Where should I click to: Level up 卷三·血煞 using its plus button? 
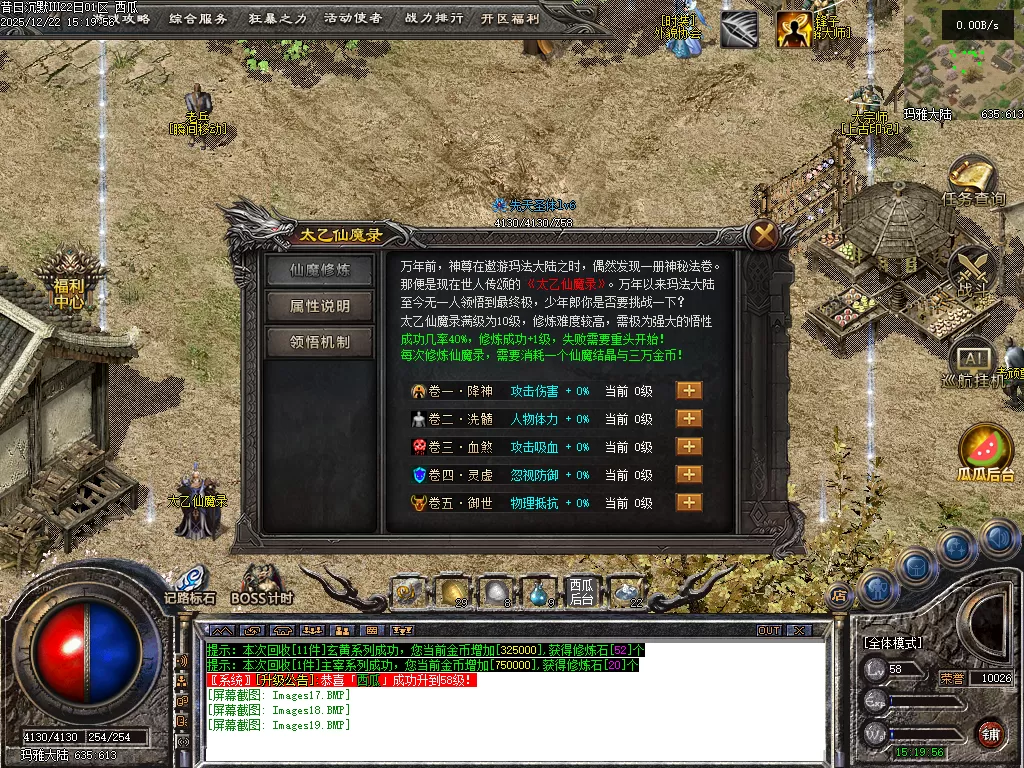coord(689,447)
